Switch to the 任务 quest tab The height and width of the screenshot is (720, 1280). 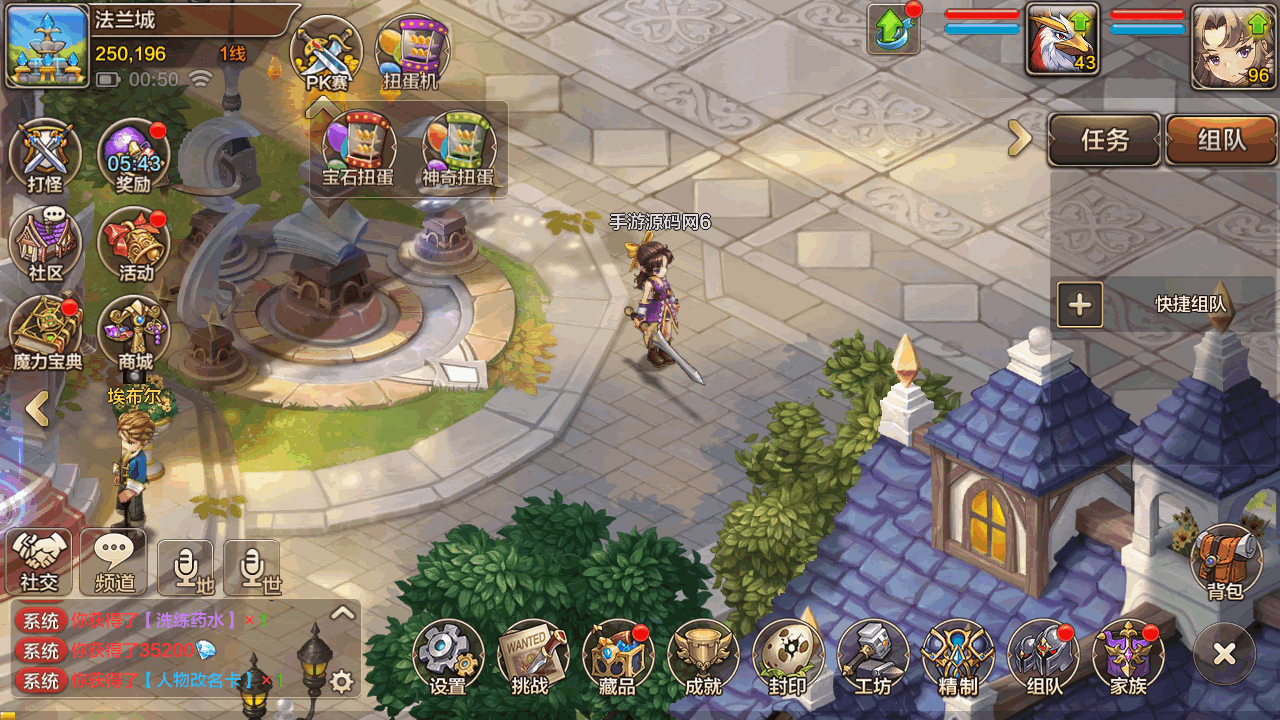[x=1104, y=140]
